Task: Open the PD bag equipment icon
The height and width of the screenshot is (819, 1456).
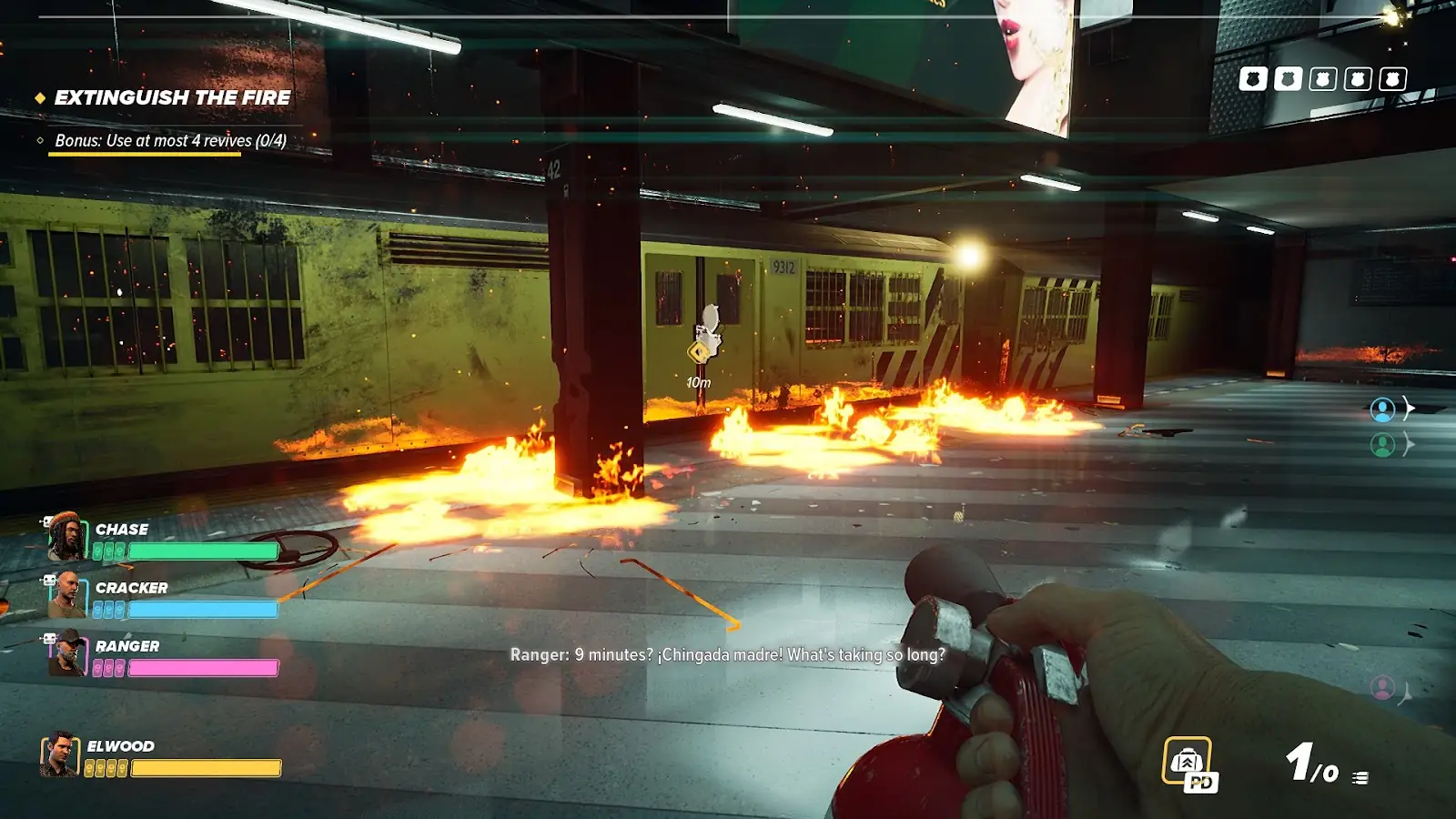Action: [x=1188, y=762]
